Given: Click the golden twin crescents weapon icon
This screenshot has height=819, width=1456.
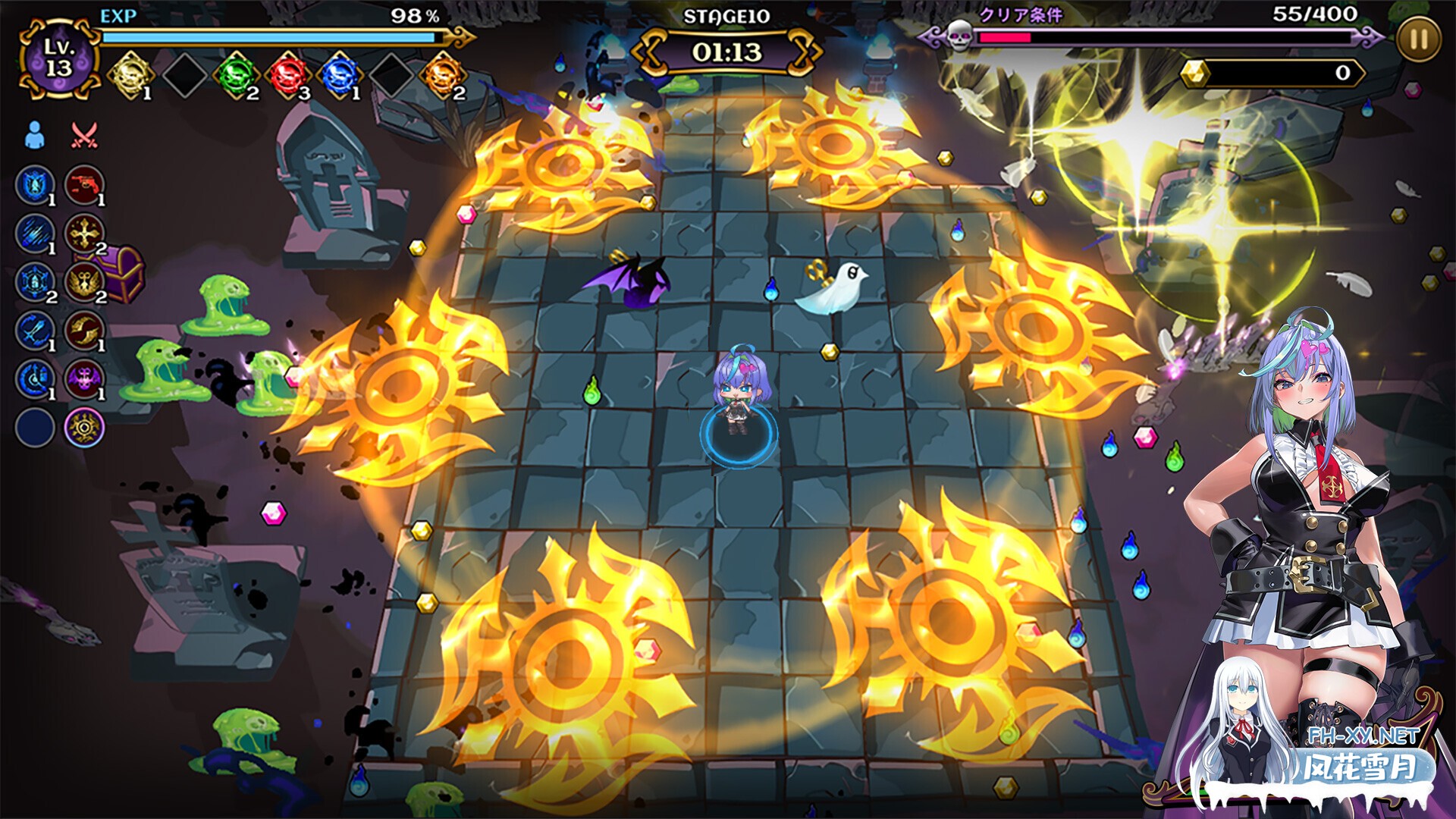Looking at the screenshot, I should [x=84, y=330].
